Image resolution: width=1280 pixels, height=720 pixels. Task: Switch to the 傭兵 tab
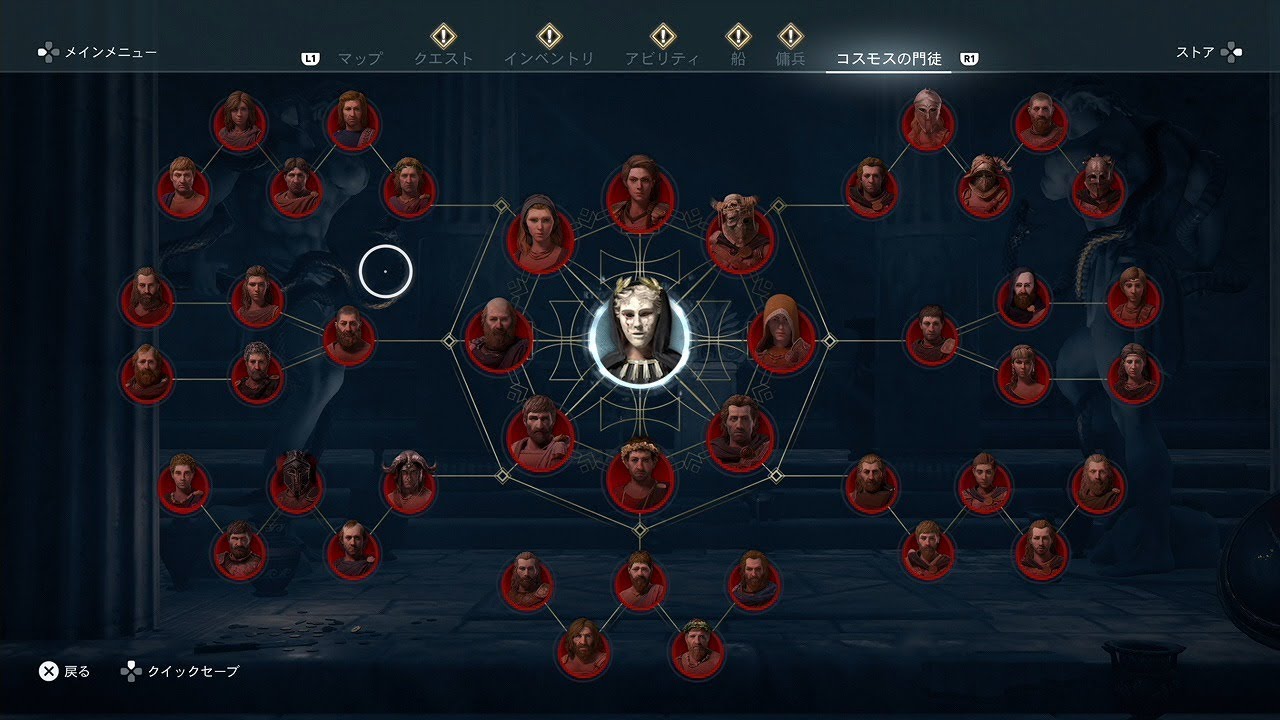click(790, 59)
